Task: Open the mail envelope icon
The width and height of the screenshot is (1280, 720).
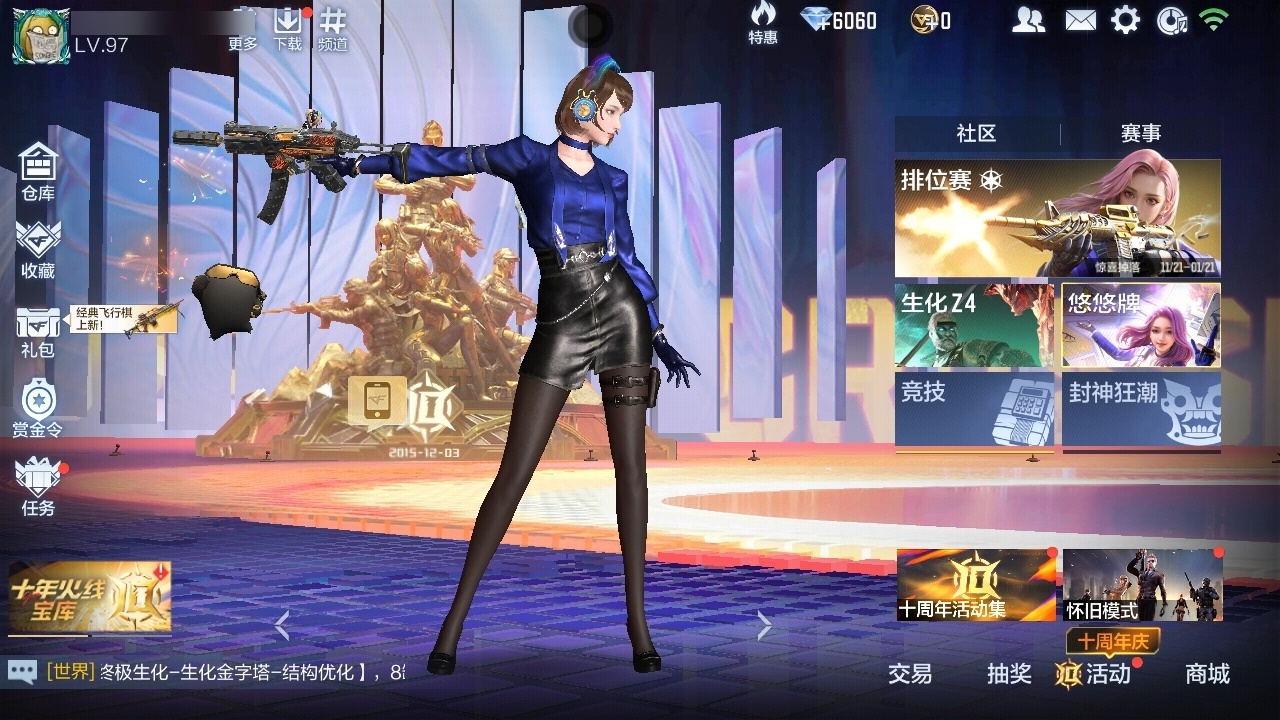Action: 1080,20
